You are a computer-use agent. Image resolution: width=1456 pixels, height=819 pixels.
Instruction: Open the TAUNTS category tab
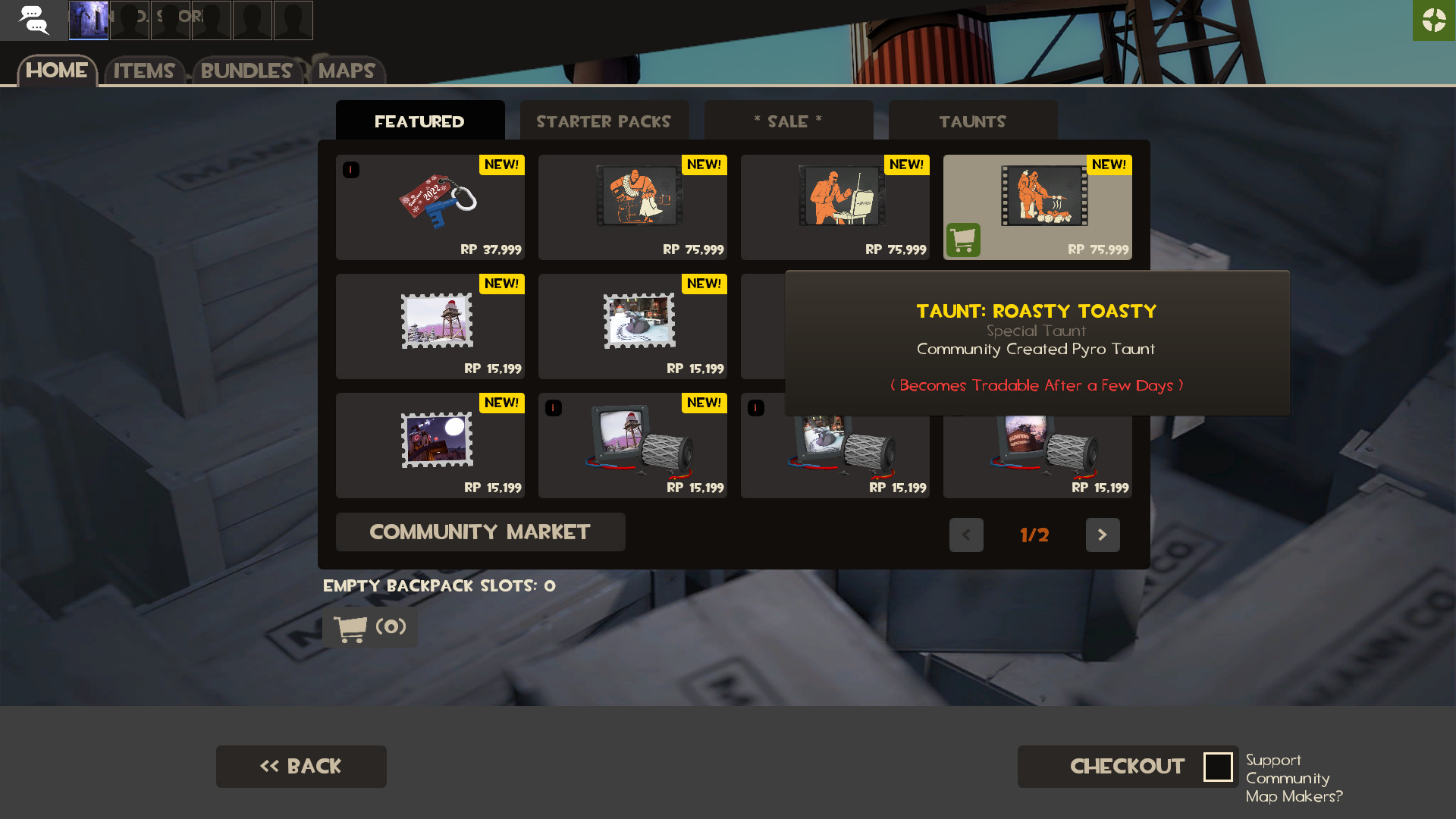(972, 121)
